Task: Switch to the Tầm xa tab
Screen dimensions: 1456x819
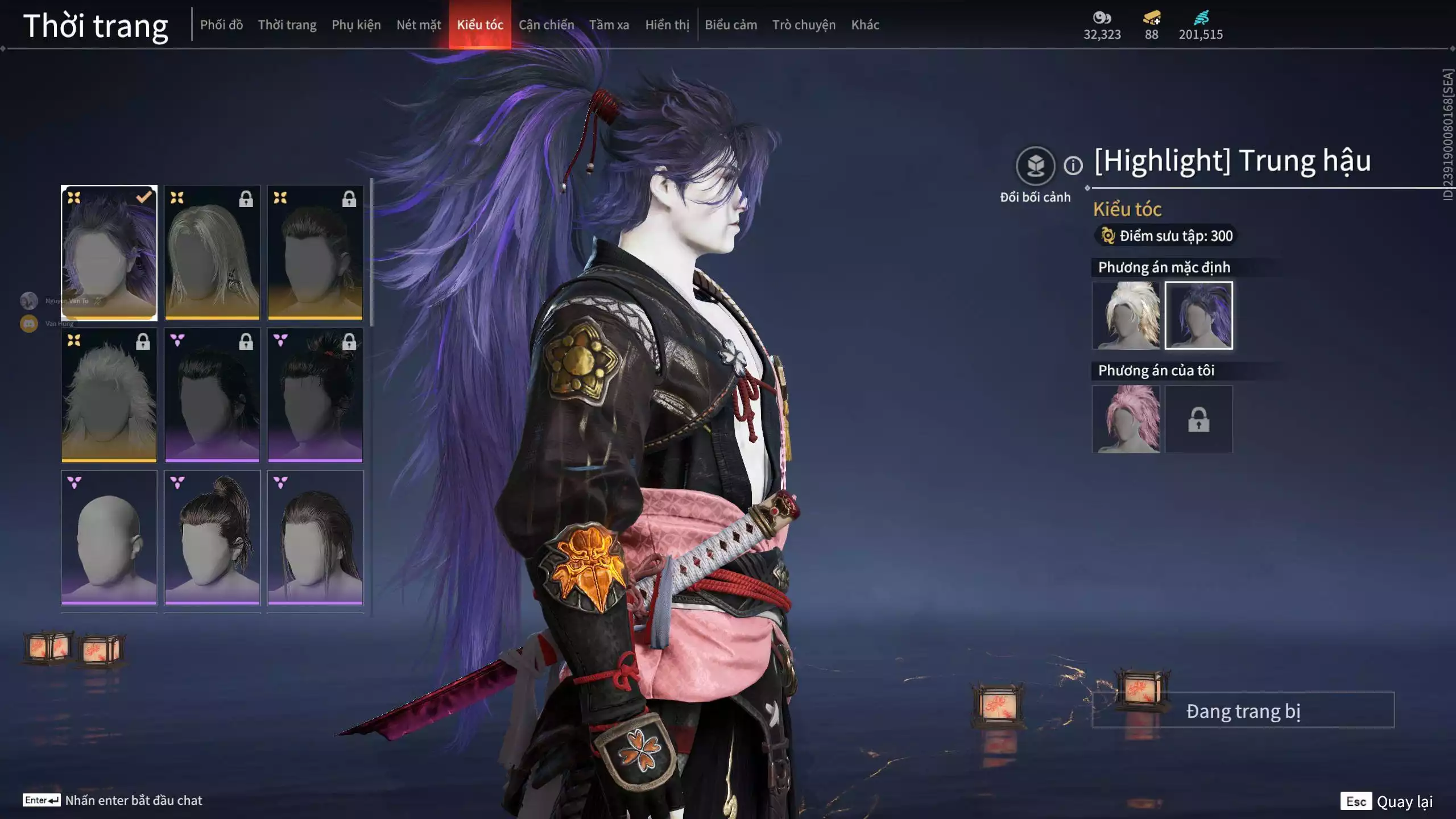Action: click(x=609, y=25)
